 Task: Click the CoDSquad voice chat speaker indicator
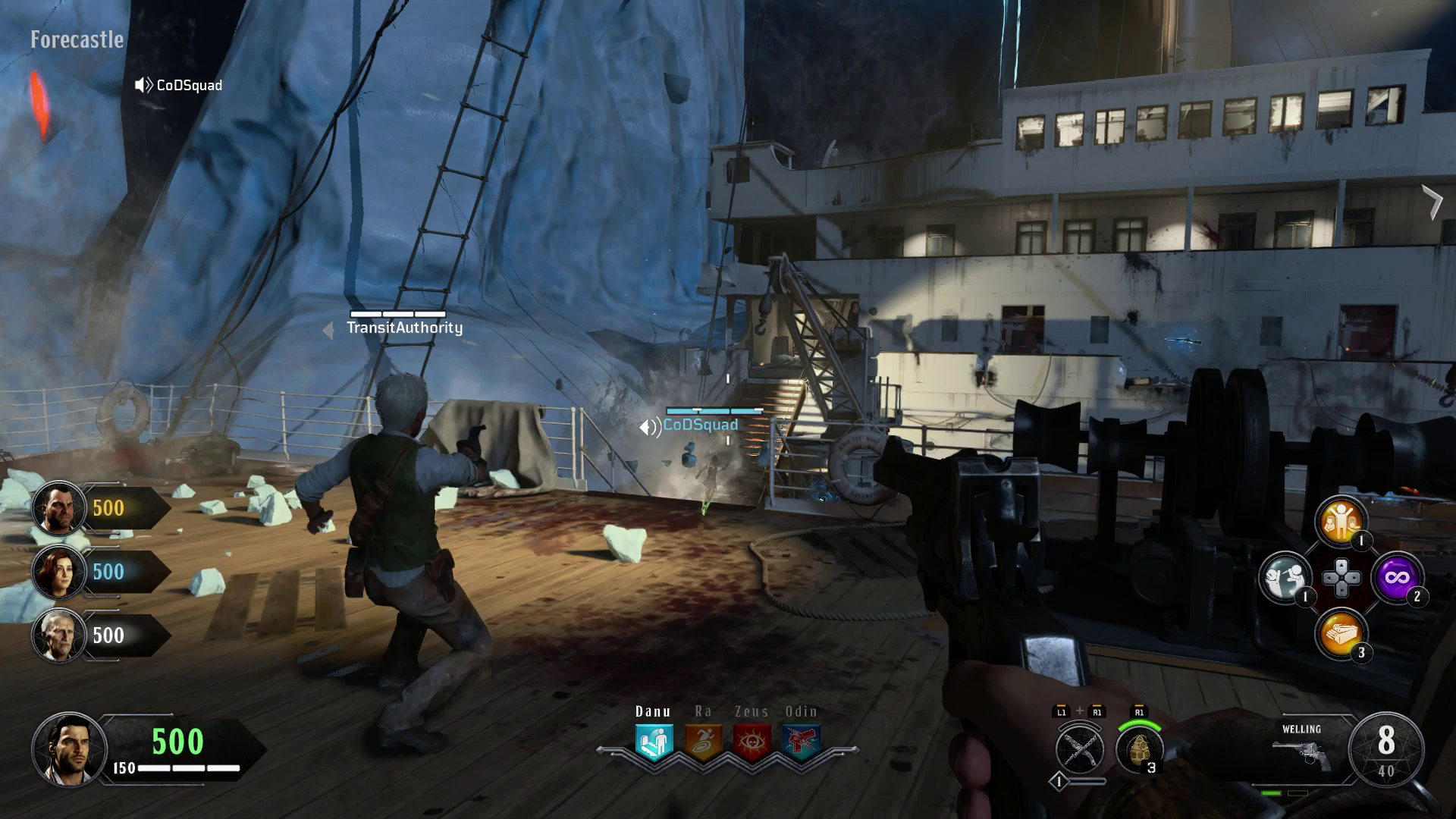[143, 85]
